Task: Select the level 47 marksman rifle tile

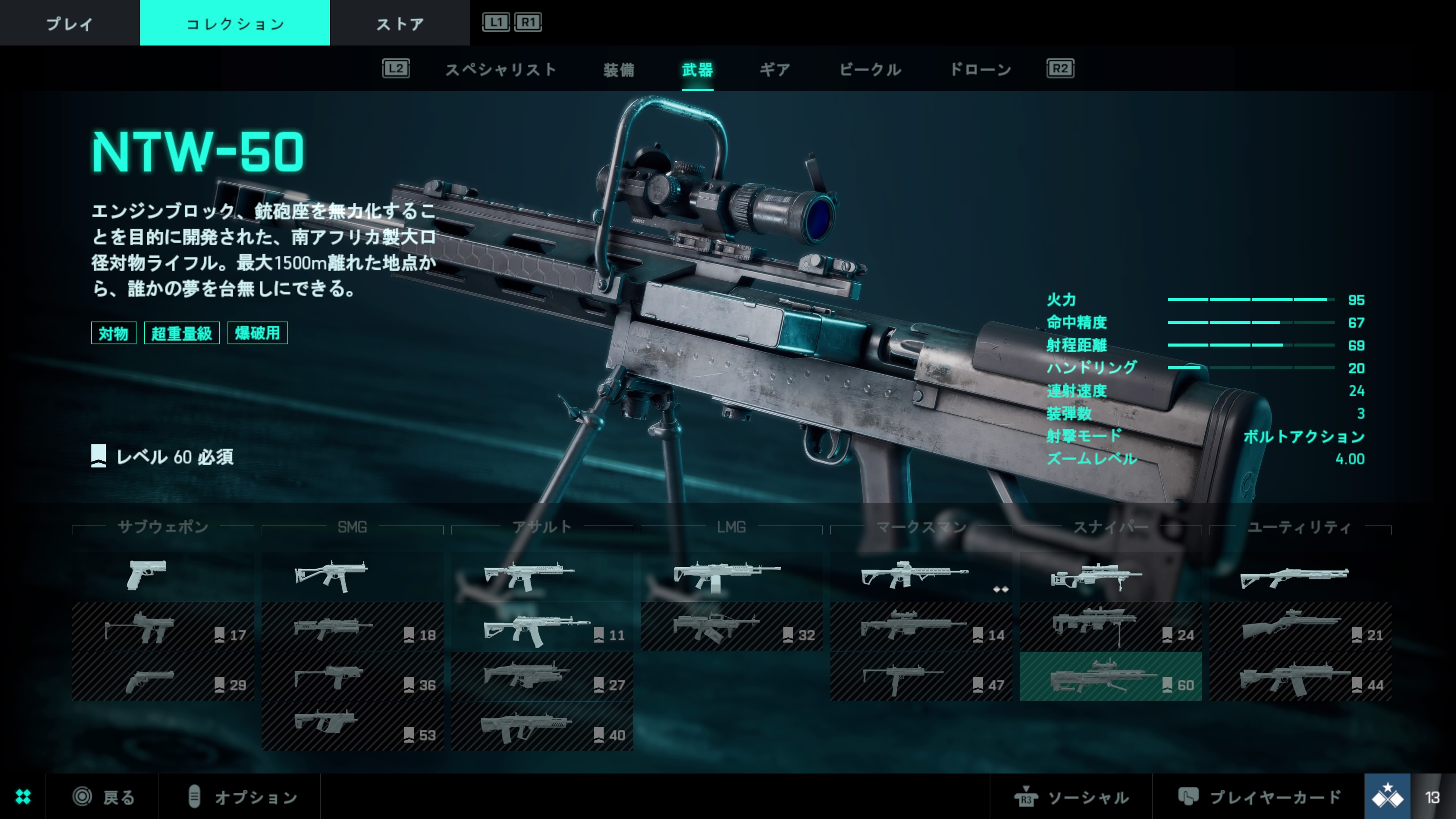Action: click(921, 676)
